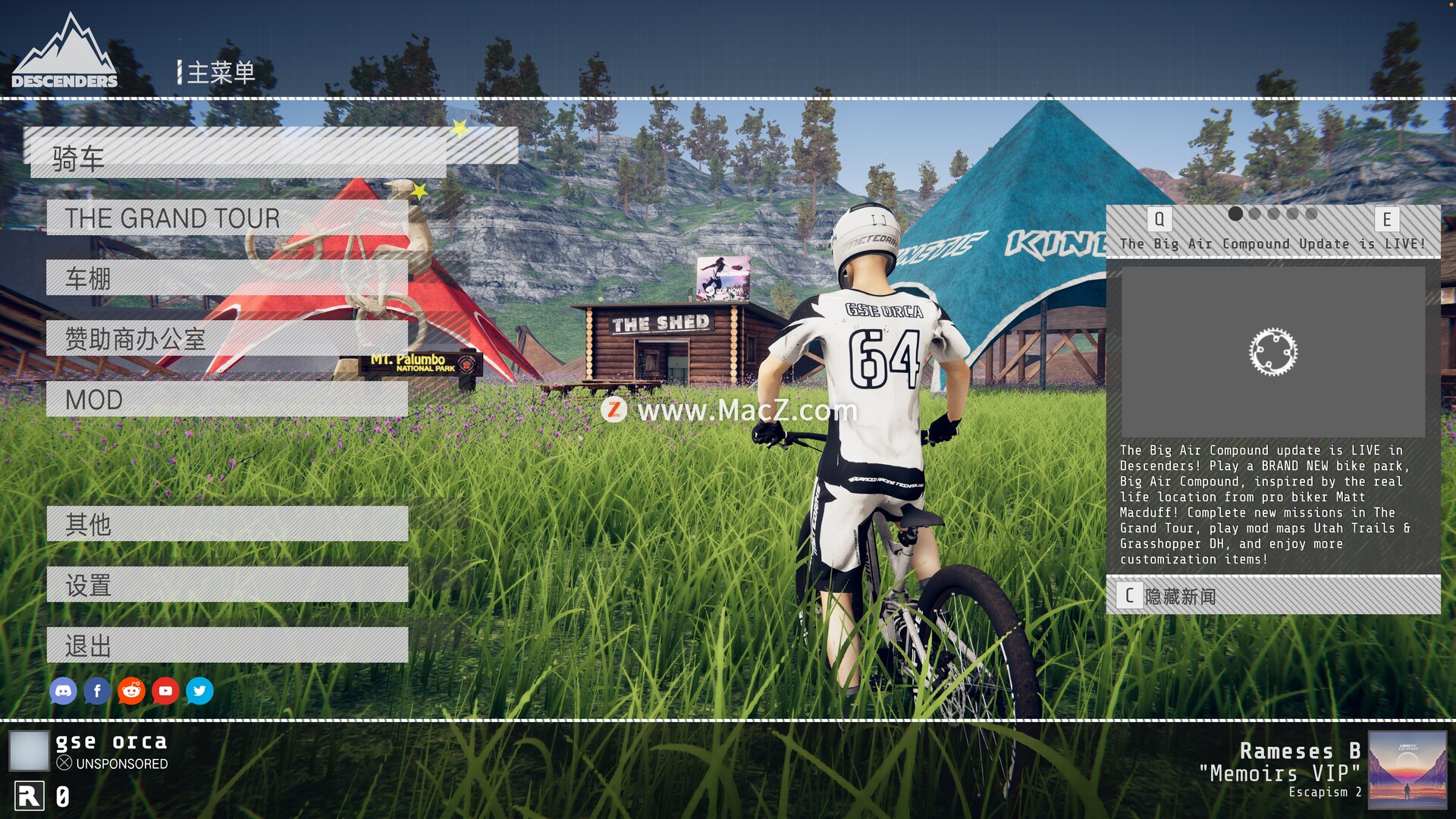1456x819 pixels.
Task: Click the Escapism 2 album artwork
Action: point(1407,770)
